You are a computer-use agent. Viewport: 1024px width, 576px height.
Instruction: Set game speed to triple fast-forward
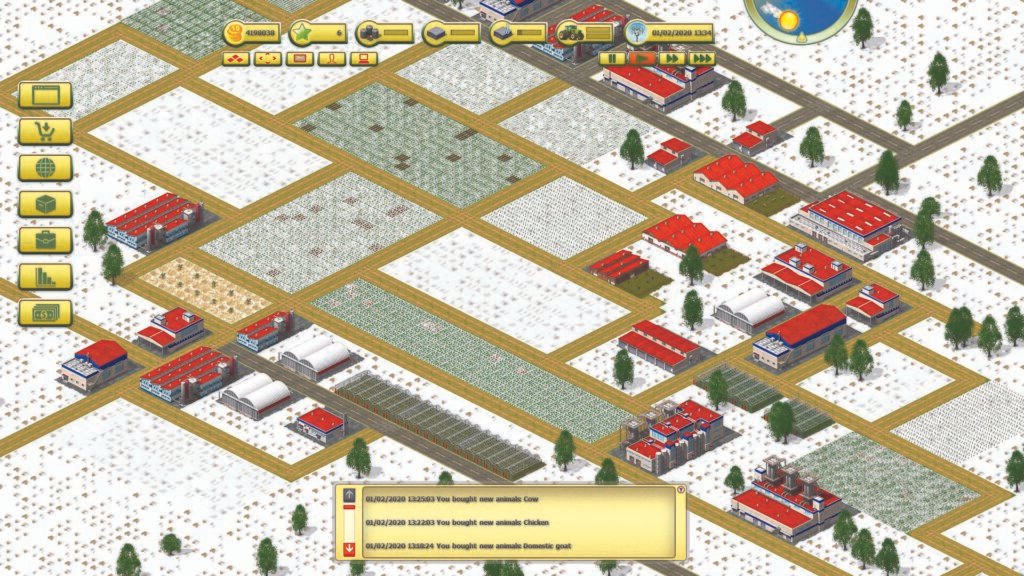(x=702, y=58)
